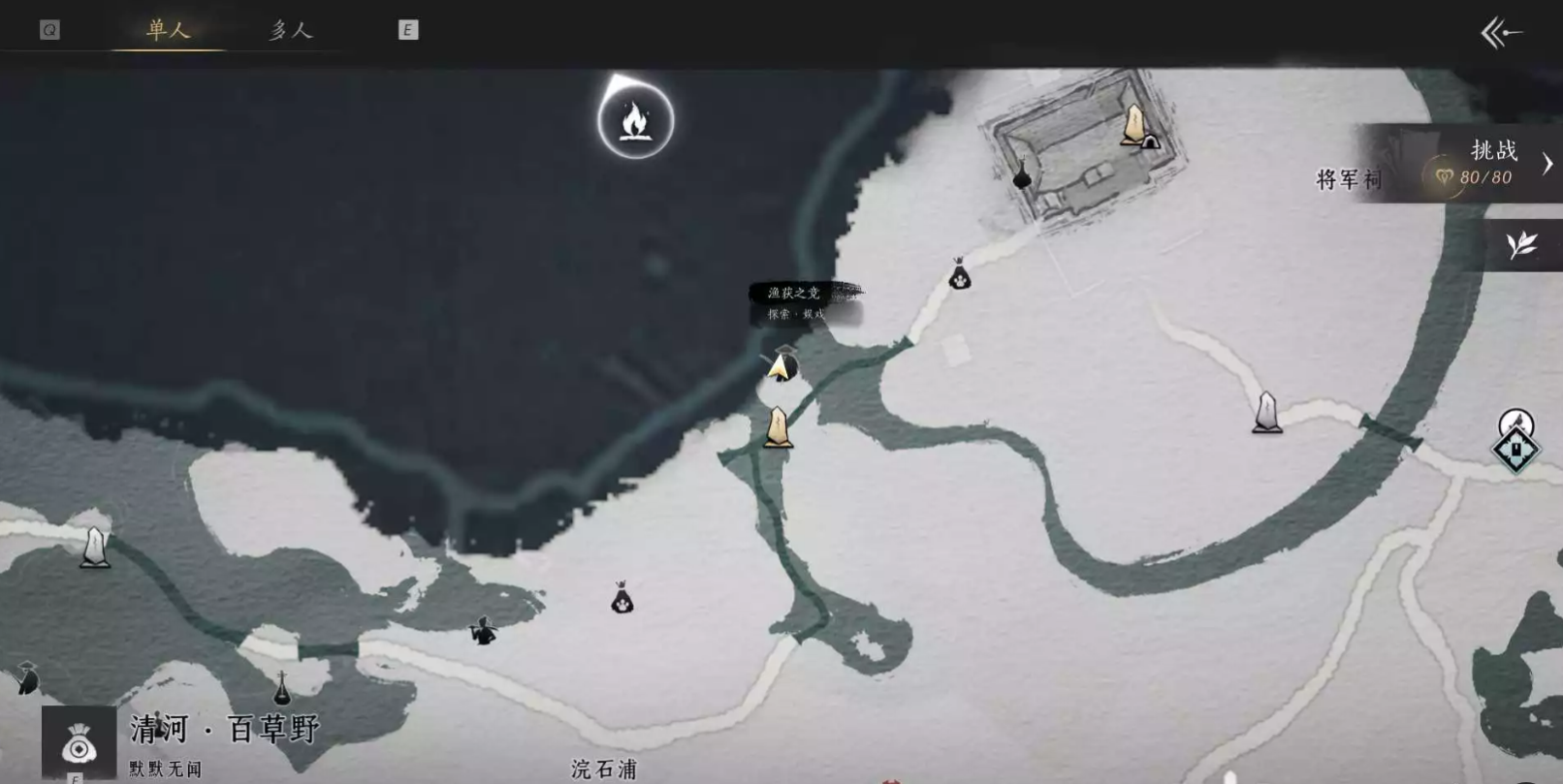Select the golden stele marker inside the walled compound
1563x784 pixels.
tap(1132, 126)
